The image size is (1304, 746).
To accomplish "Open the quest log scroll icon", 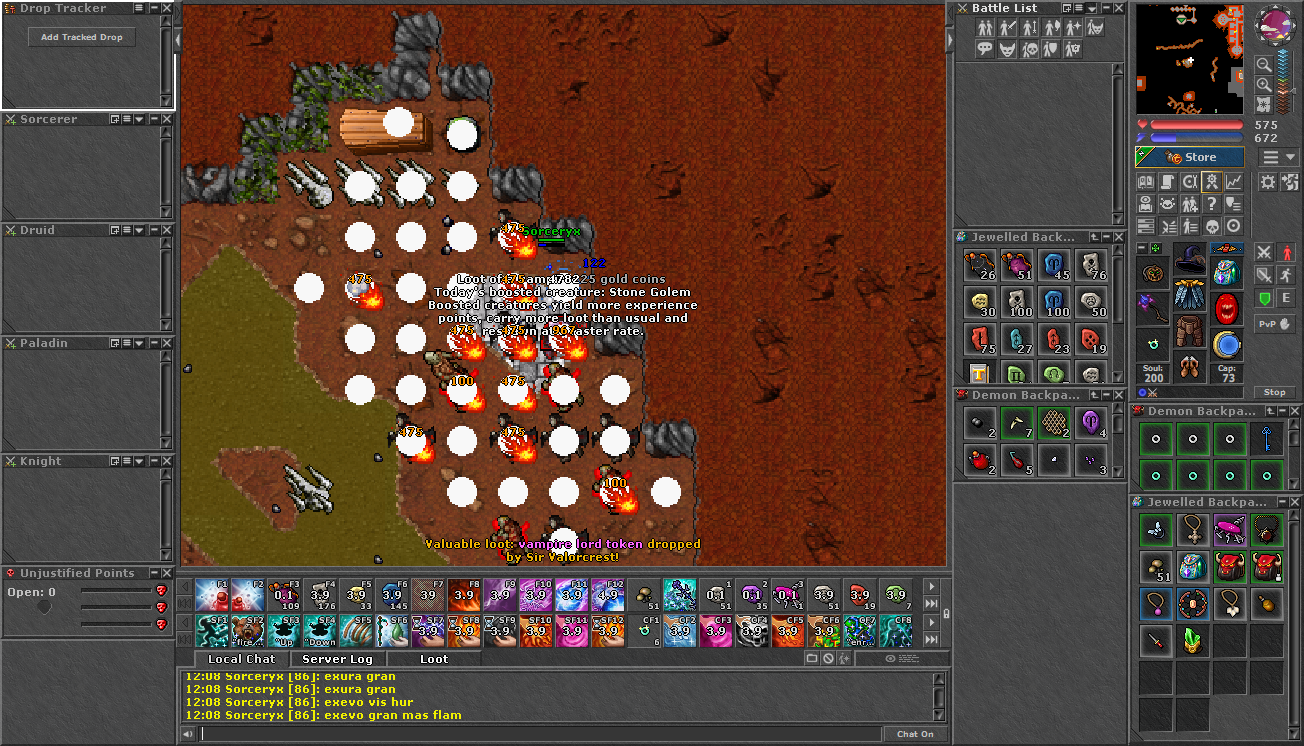I will click(1168, 181).
